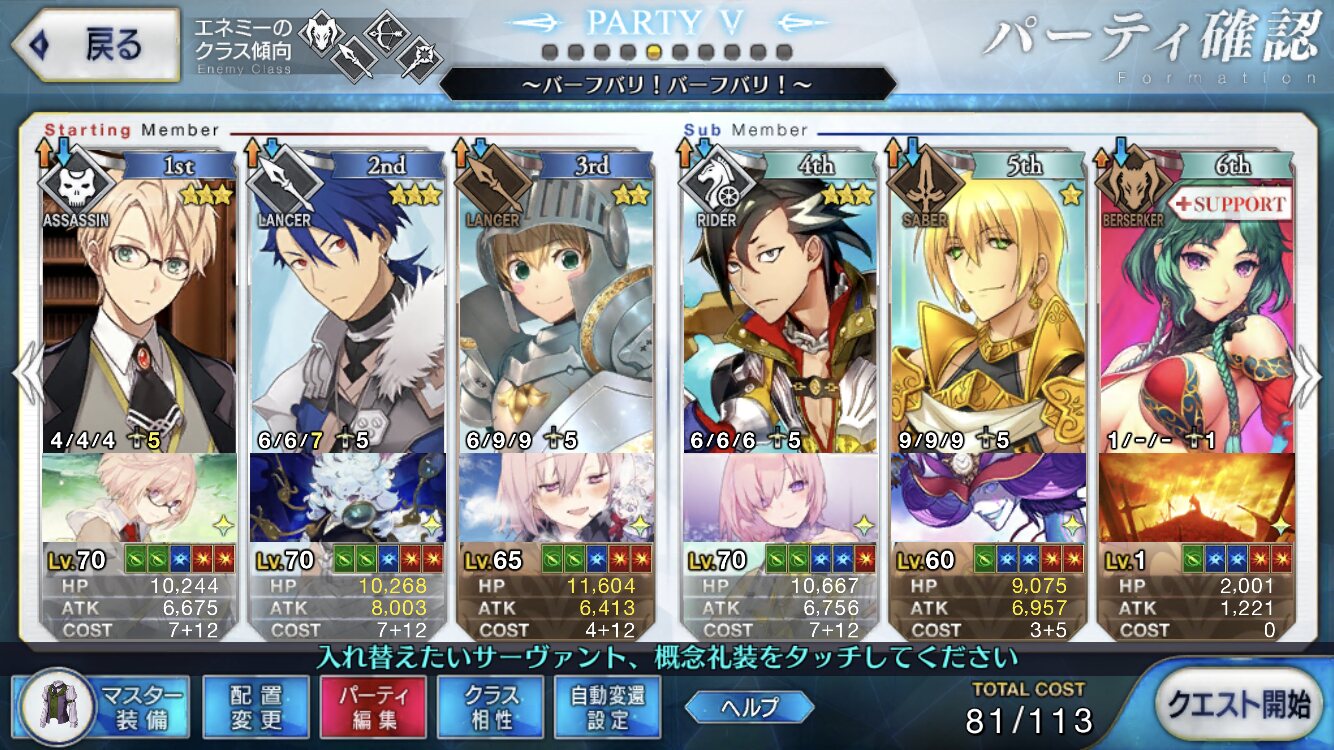Select the 1st slot Assassin servant card
Image resolution: width=1334 pixels, height=750 pixels.
[x=140, y=310]
